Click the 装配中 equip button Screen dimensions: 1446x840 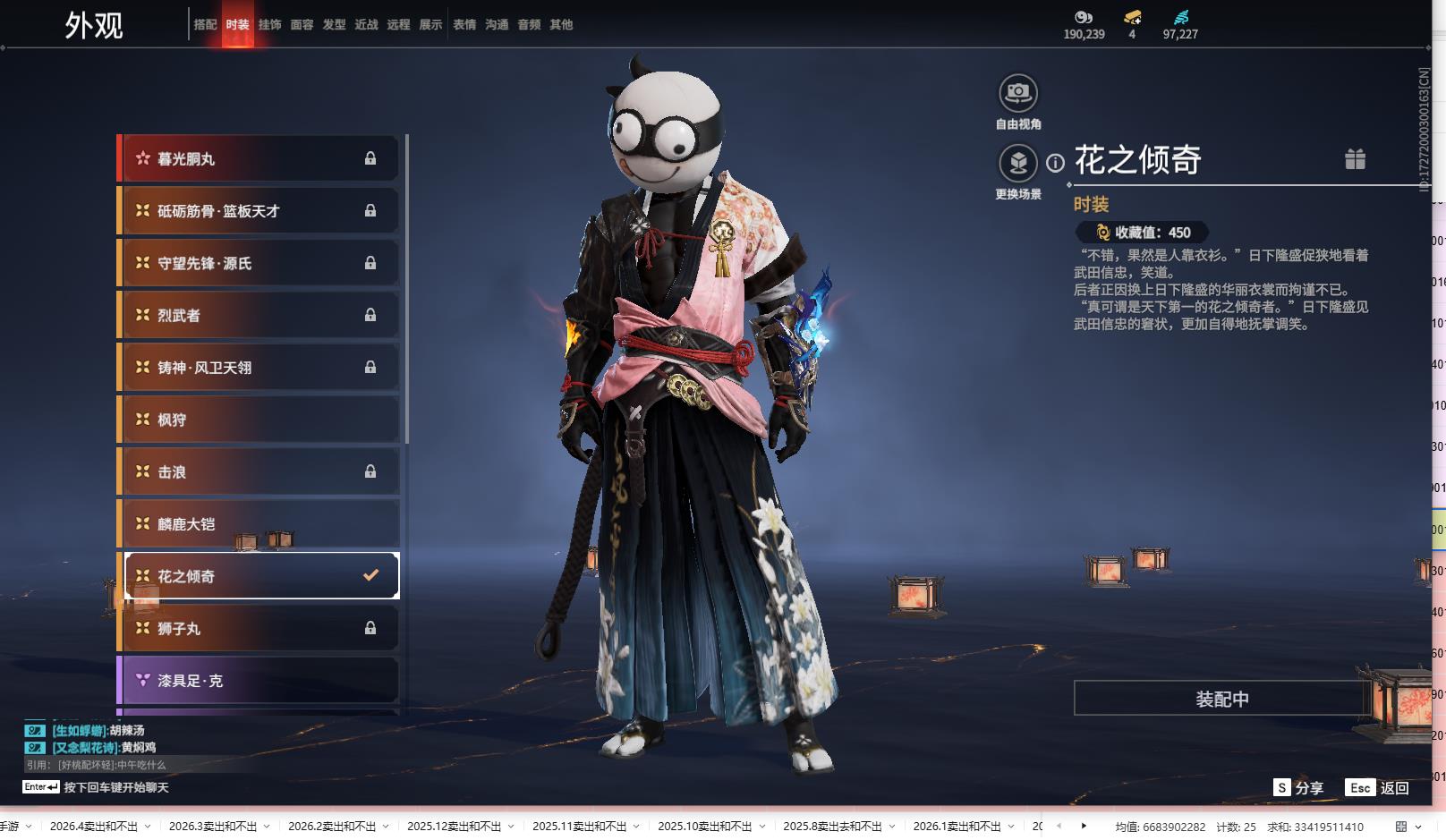point(1221,699)
